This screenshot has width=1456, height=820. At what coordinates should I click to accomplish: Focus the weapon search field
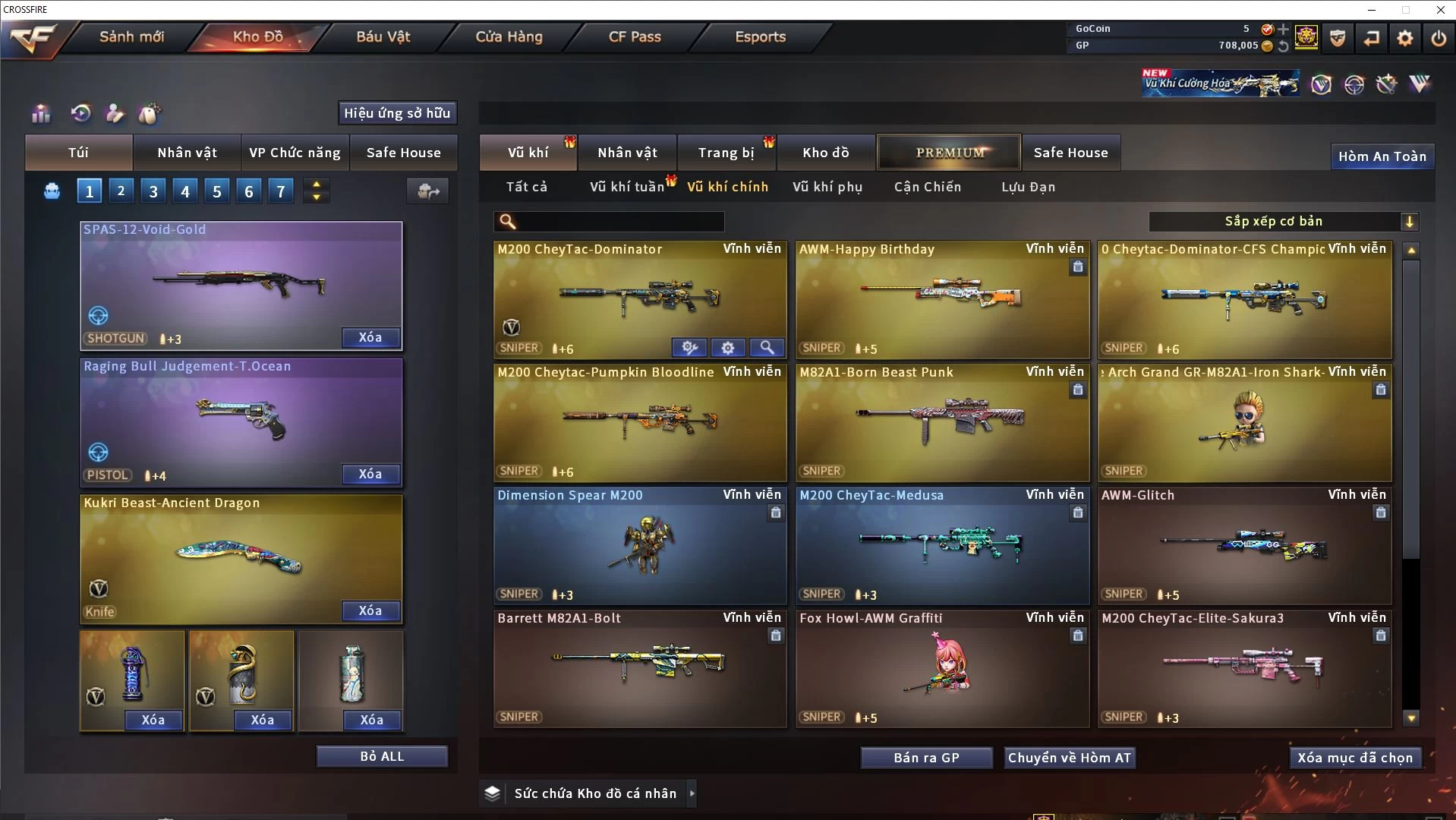point(619,222)
